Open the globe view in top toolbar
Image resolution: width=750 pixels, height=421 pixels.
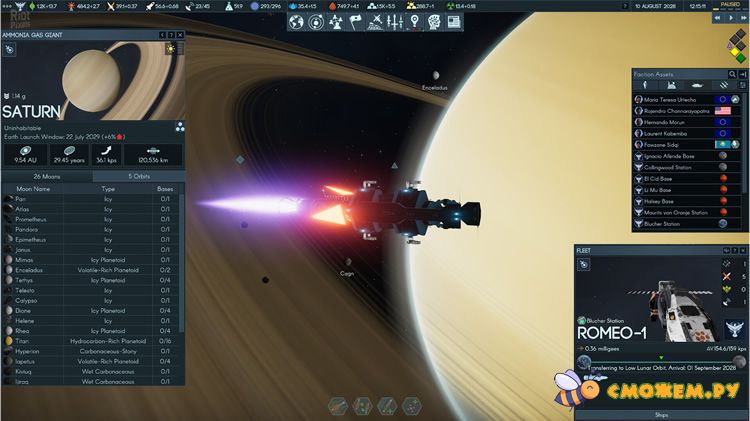296,21
